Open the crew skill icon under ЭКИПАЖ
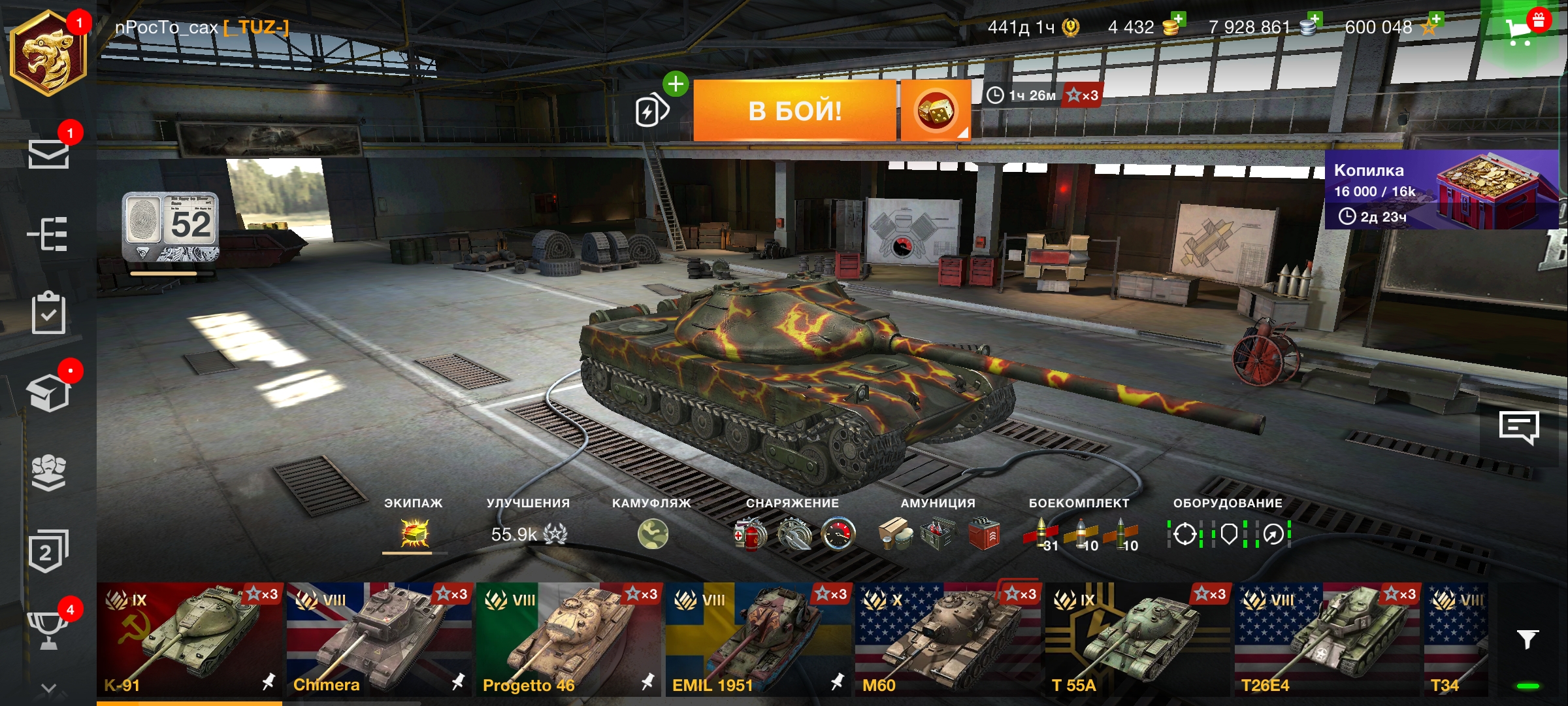 point(415,534)
